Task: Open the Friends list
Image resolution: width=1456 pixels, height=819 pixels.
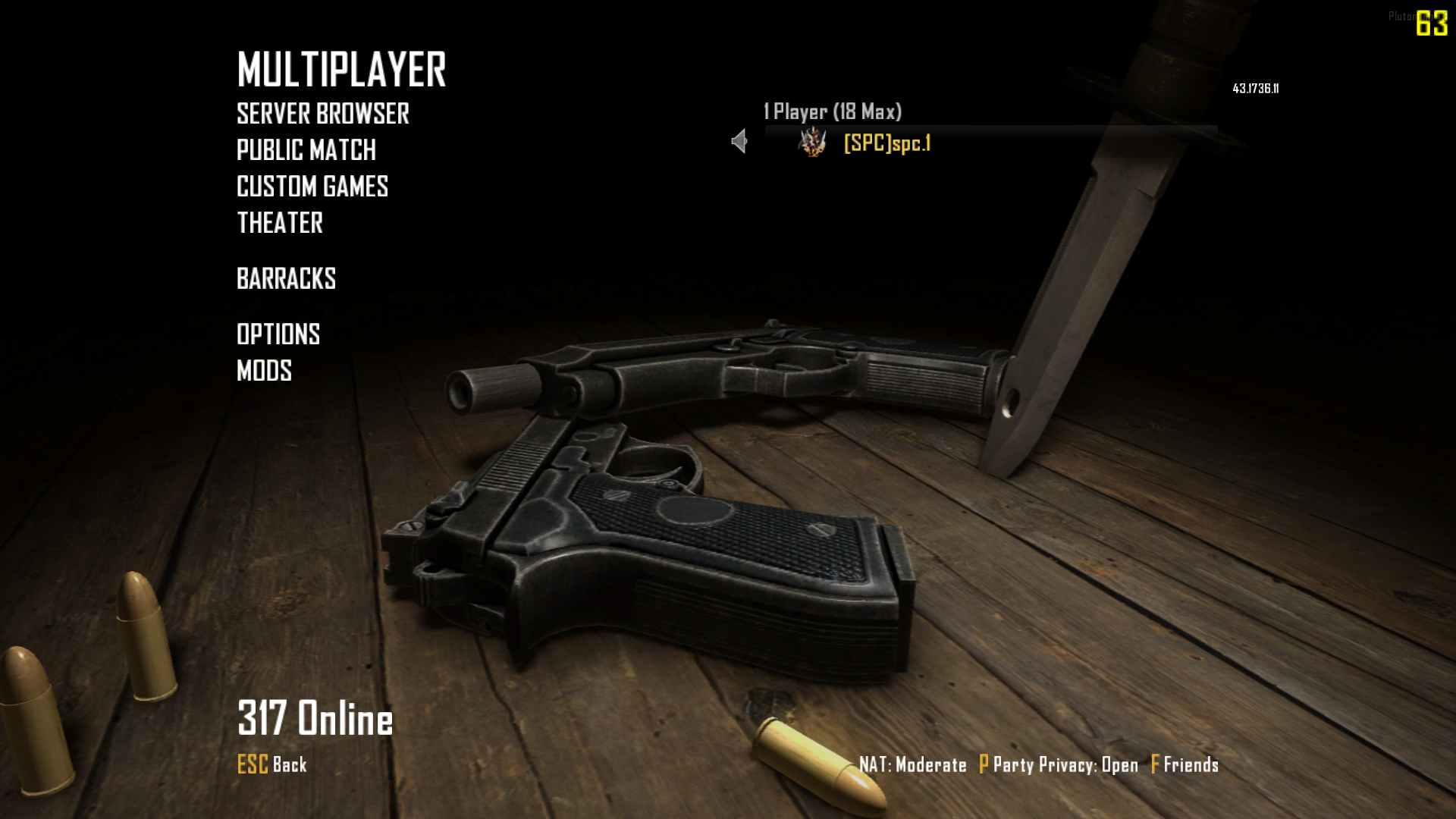Action: click(x=1185, y=764)
